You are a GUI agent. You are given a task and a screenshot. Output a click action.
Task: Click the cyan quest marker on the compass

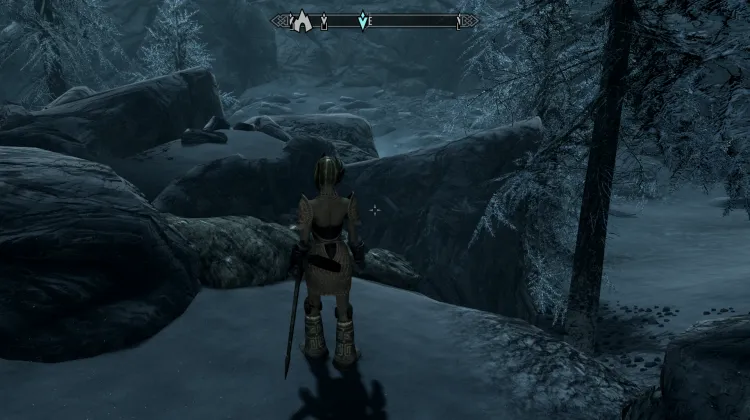(x=365, y=20)
